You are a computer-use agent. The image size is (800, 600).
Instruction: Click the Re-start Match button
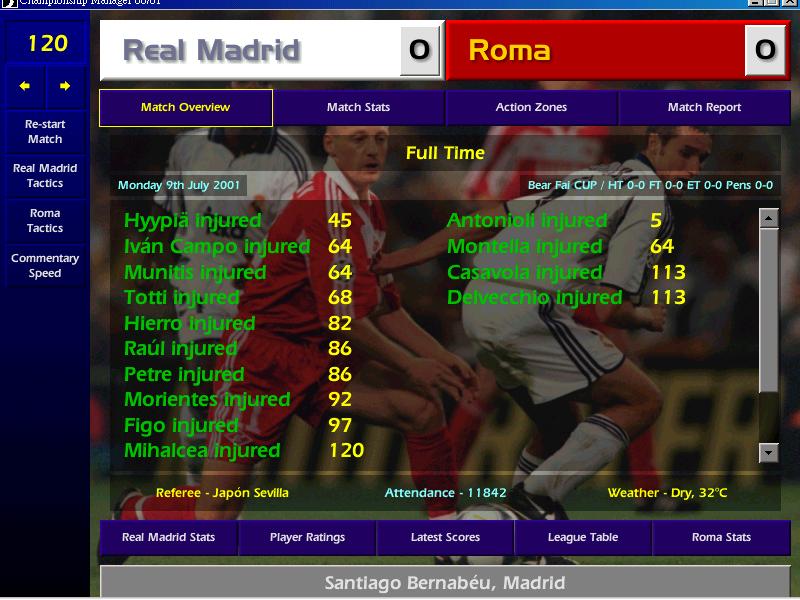(x=45, y=132)
